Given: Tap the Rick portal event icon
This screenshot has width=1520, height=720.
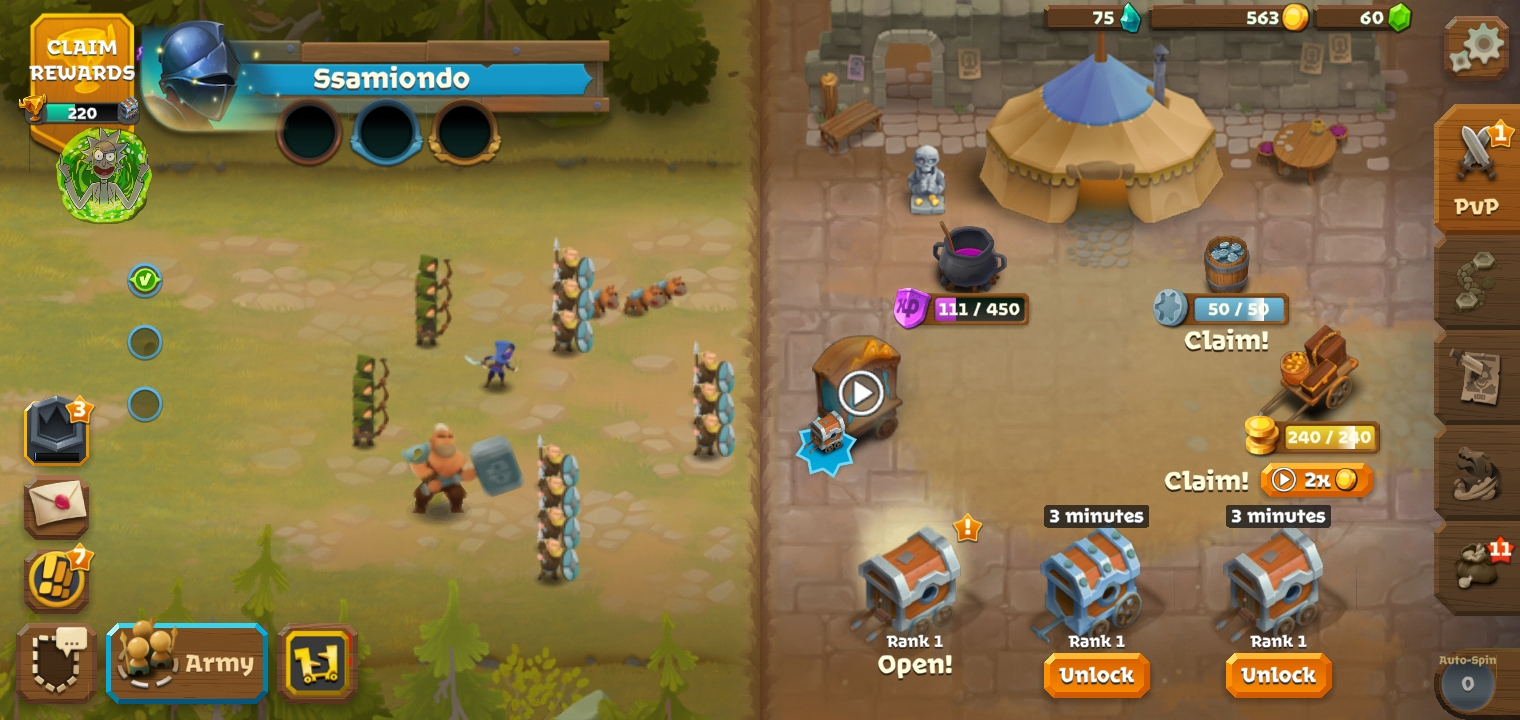Looking at the screenshot, I should click(x=104, y=173).
